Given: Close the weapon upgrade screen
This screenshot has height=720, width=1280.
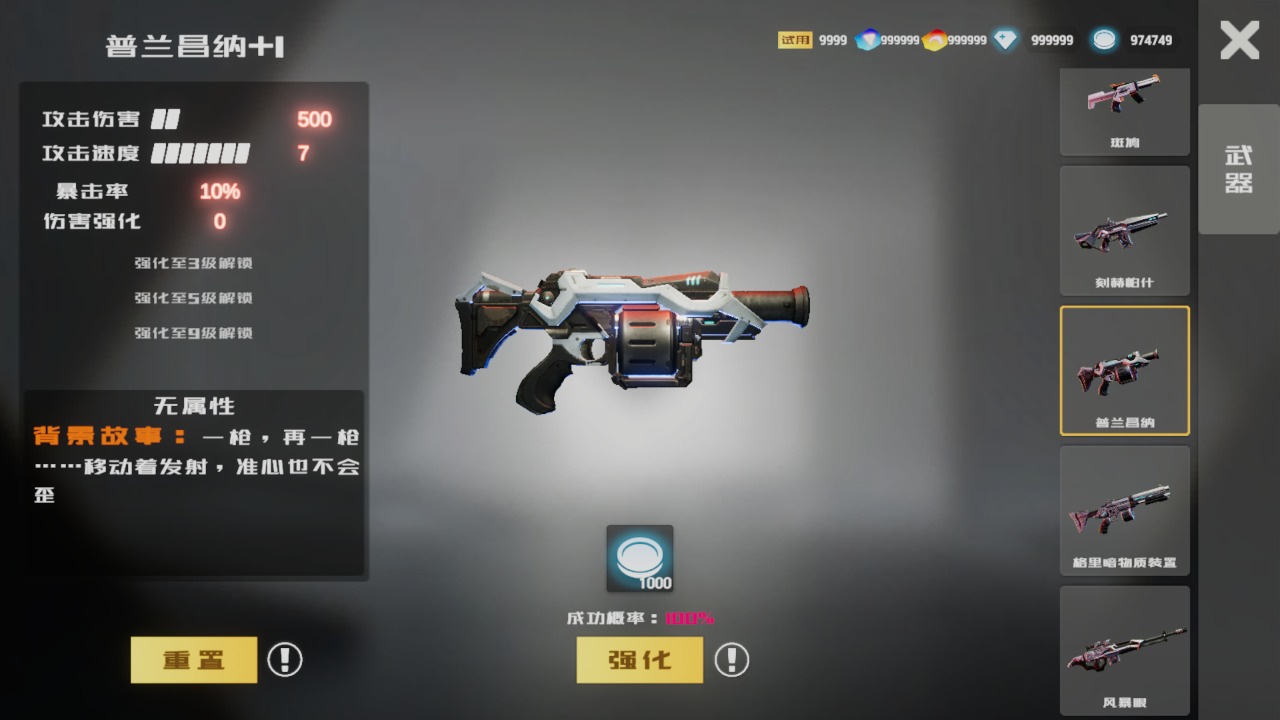Looking at the screenshot, I should [x=1239, y=41].
